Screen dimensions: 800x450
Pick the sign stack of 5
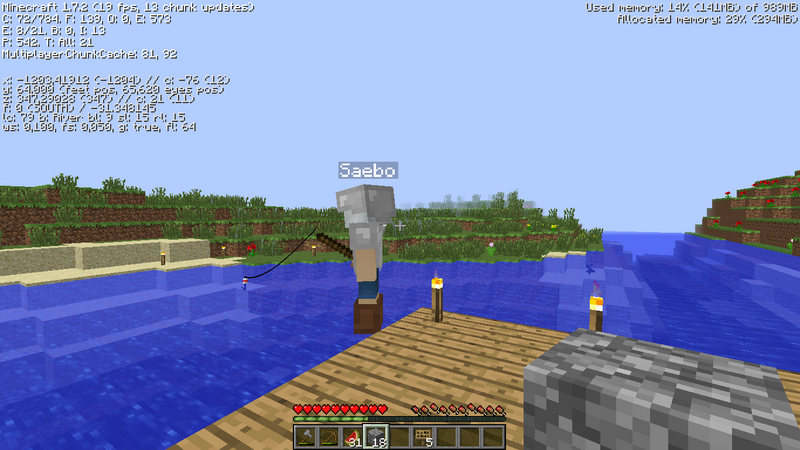coord(423,437)
